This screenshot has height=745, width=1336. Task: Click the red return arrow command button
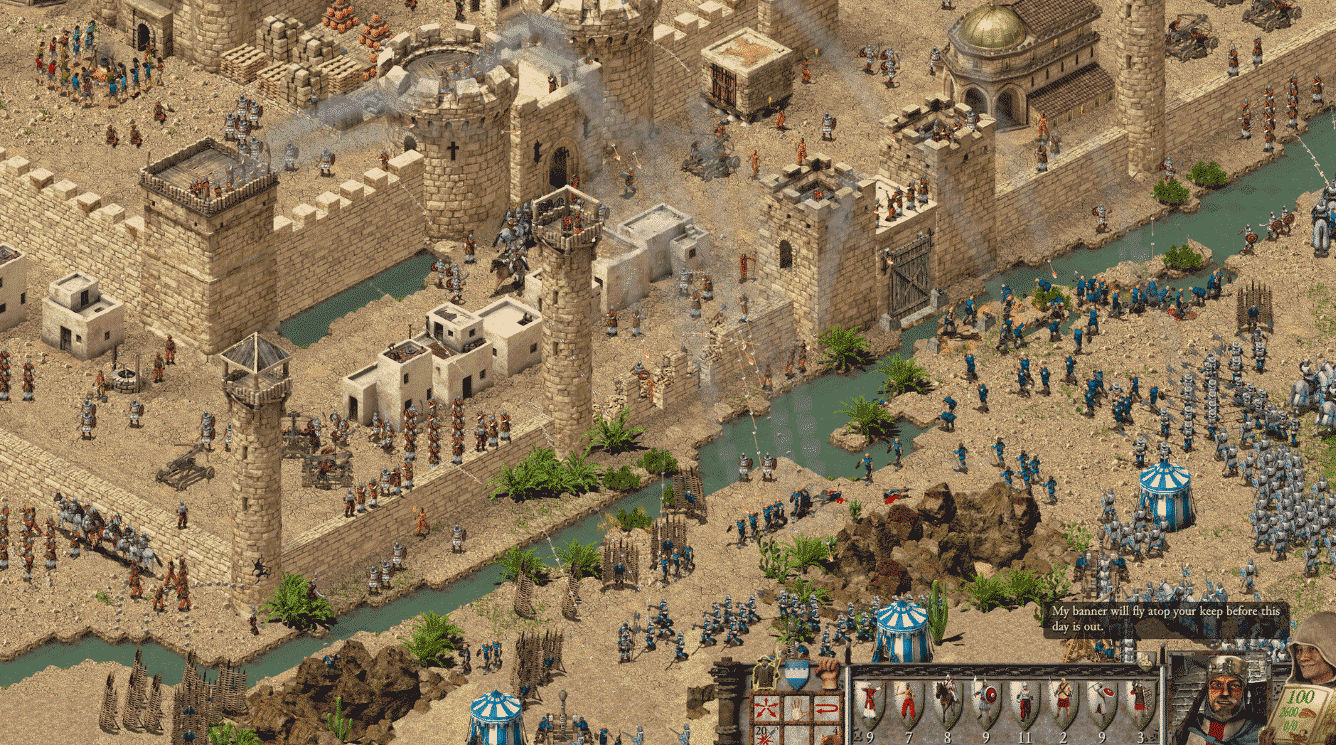825,709
